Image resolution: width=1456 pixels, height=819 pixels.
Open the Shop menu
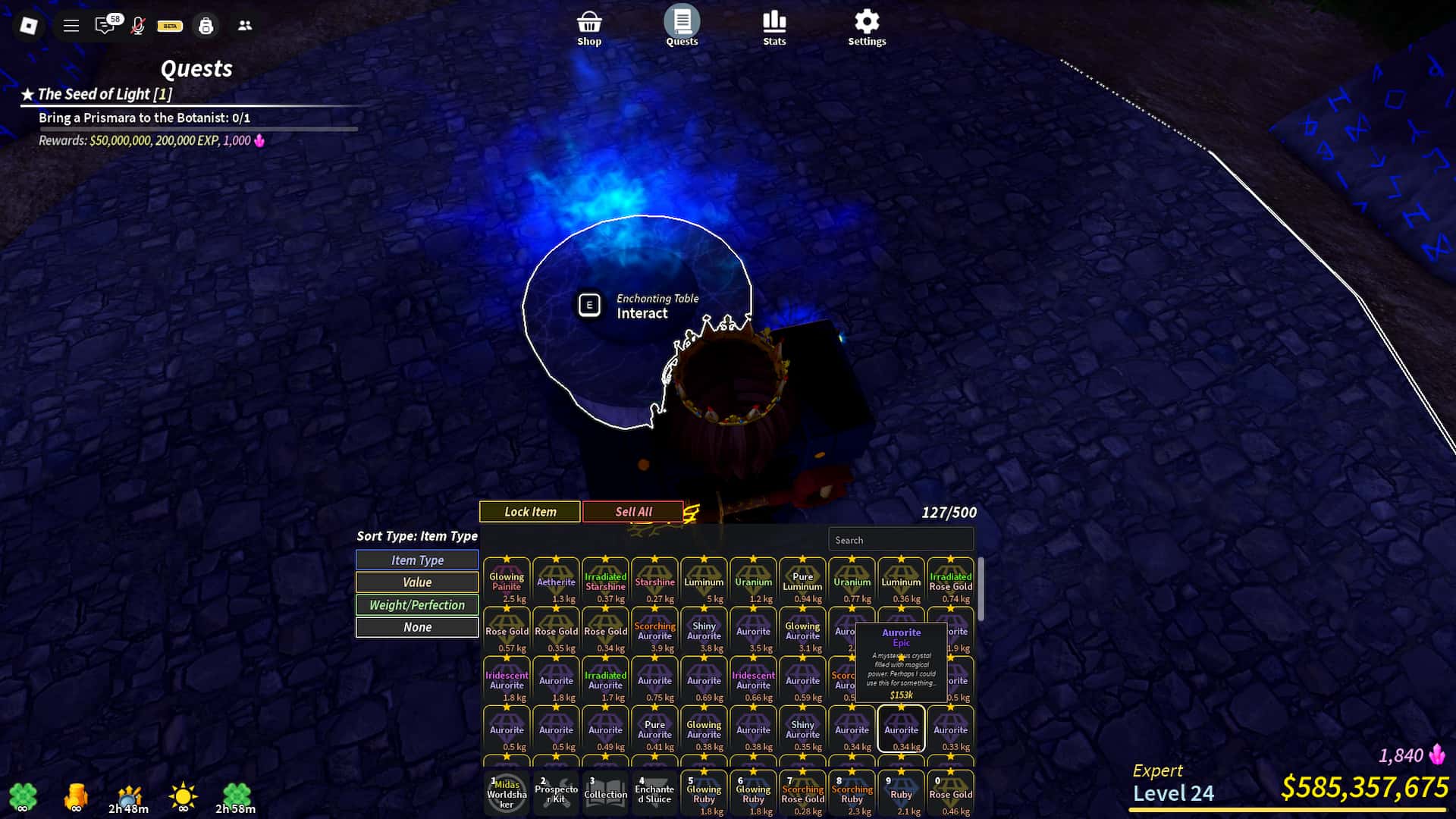pos(589,28)
